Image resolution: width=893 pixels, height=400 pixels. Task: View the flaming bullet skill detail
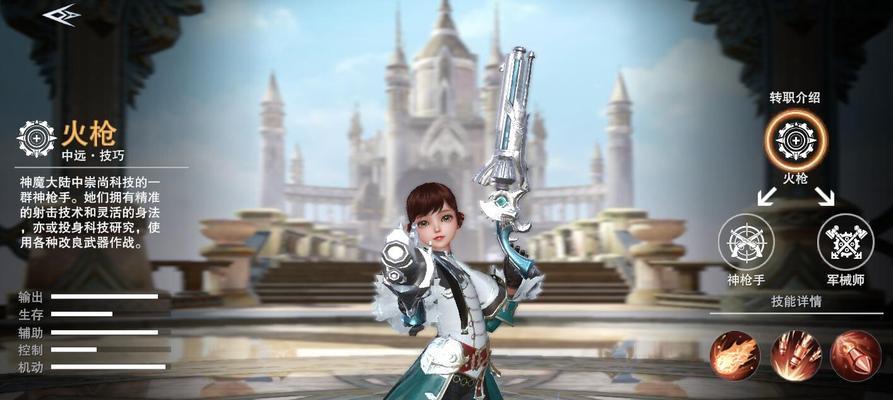pyautogui.click(x=735, y=355)
